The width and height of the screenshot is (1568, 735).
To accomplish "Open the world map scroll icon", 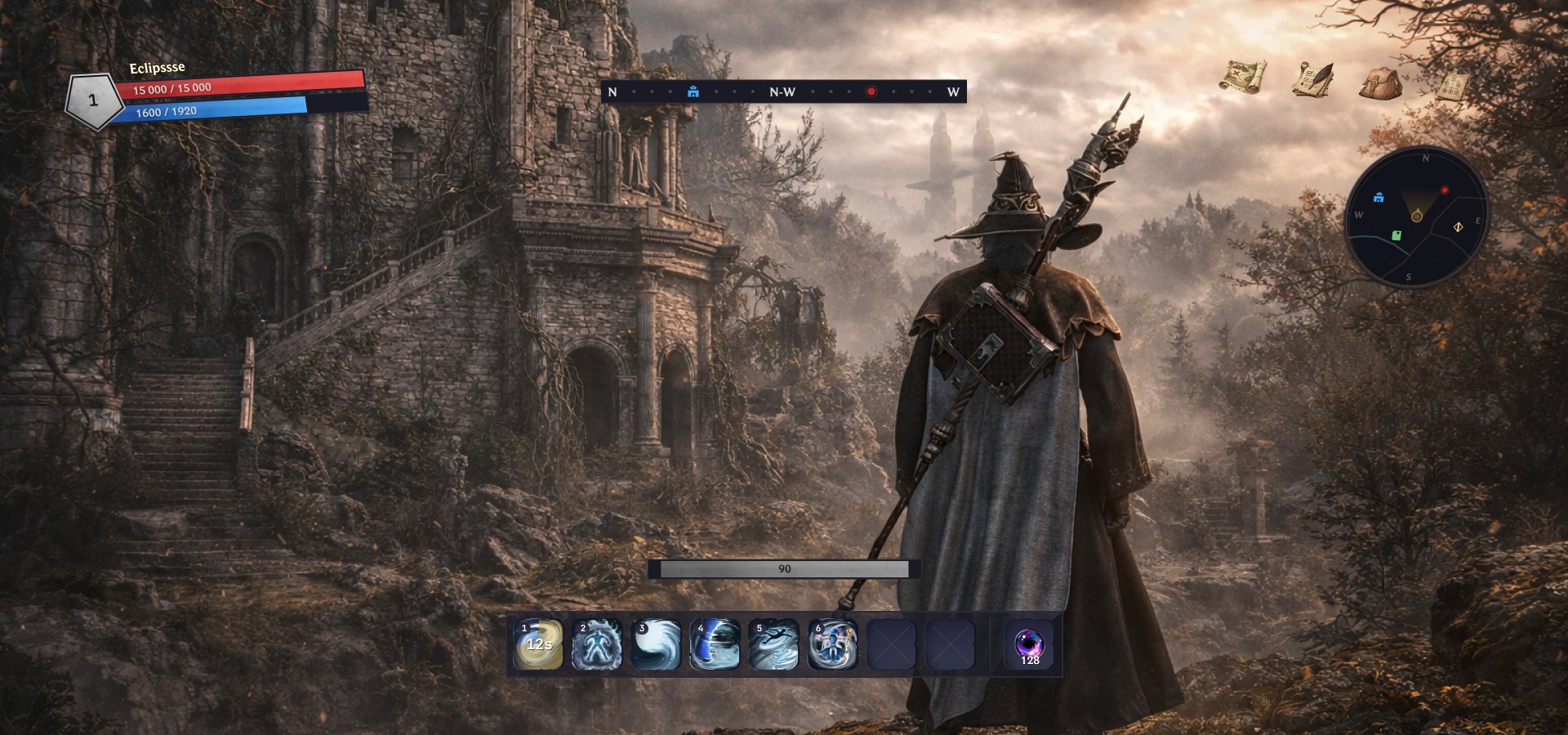I will pos(1243,77).
